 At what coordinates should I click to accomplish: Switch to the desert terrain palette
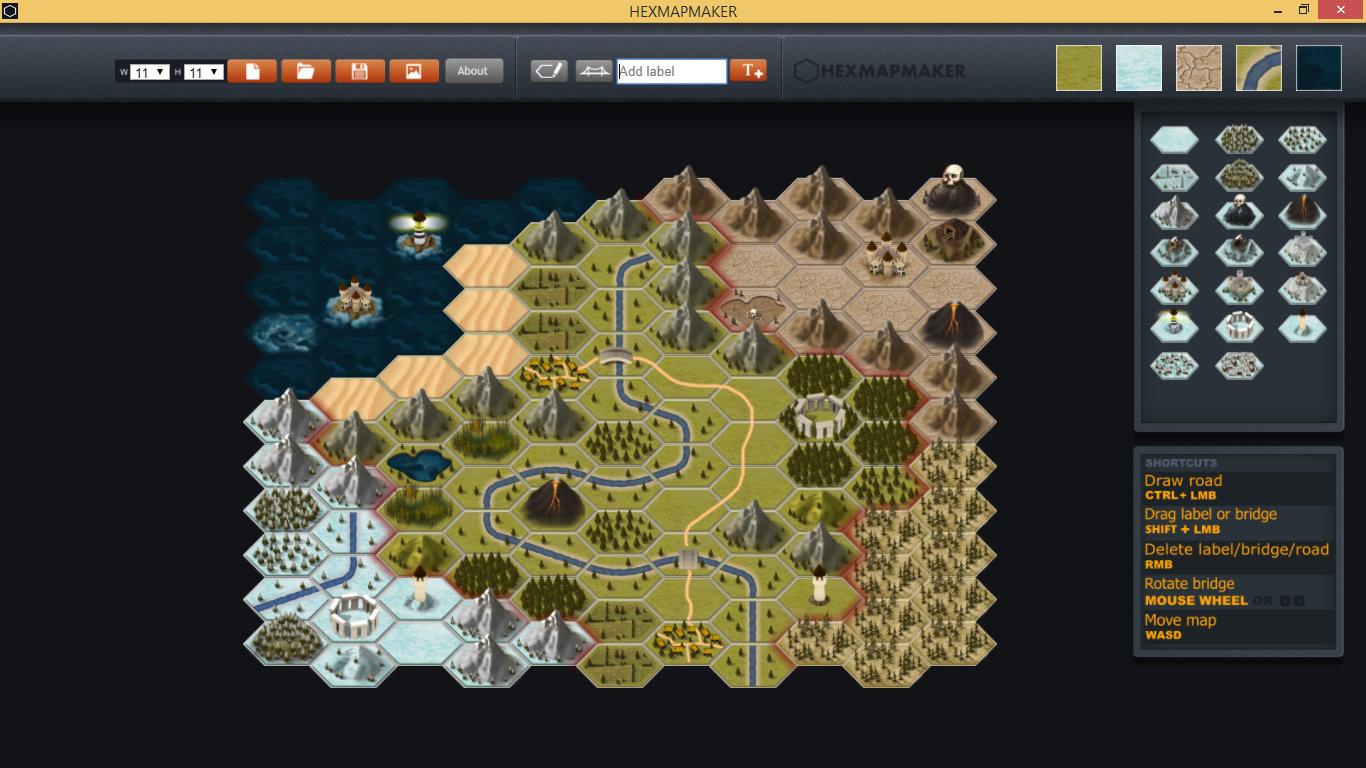1199,67
